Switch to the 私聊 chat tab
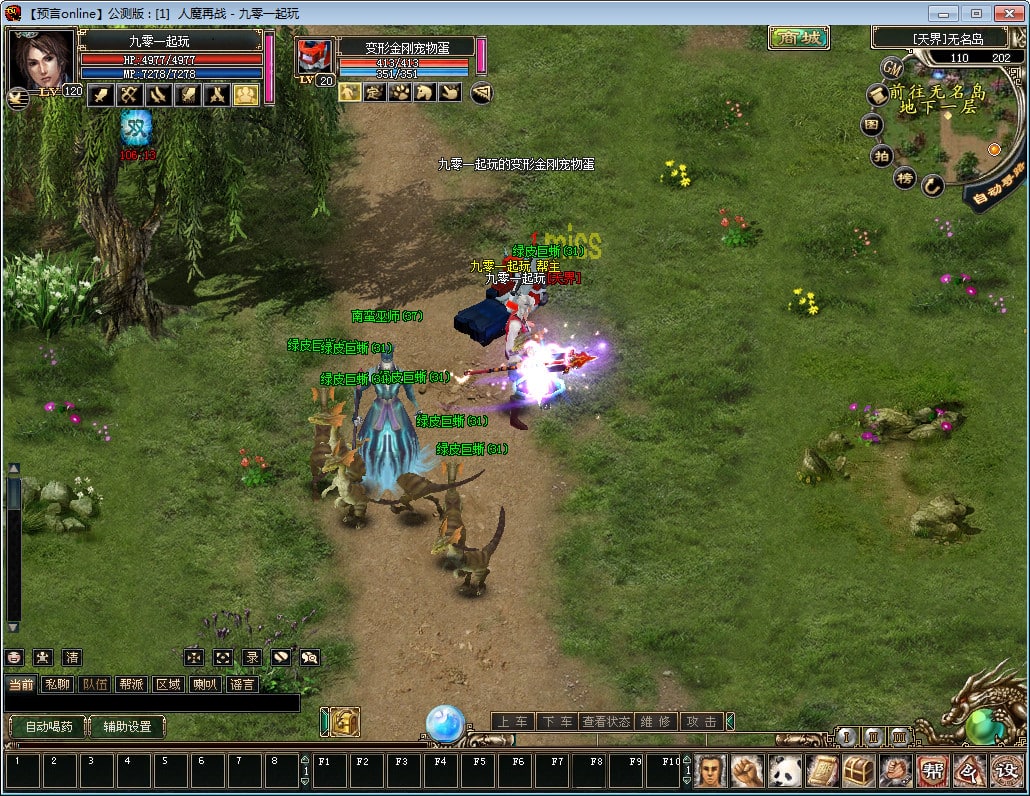This screenshot has width=1030, height=796. [x=57, y=685]
